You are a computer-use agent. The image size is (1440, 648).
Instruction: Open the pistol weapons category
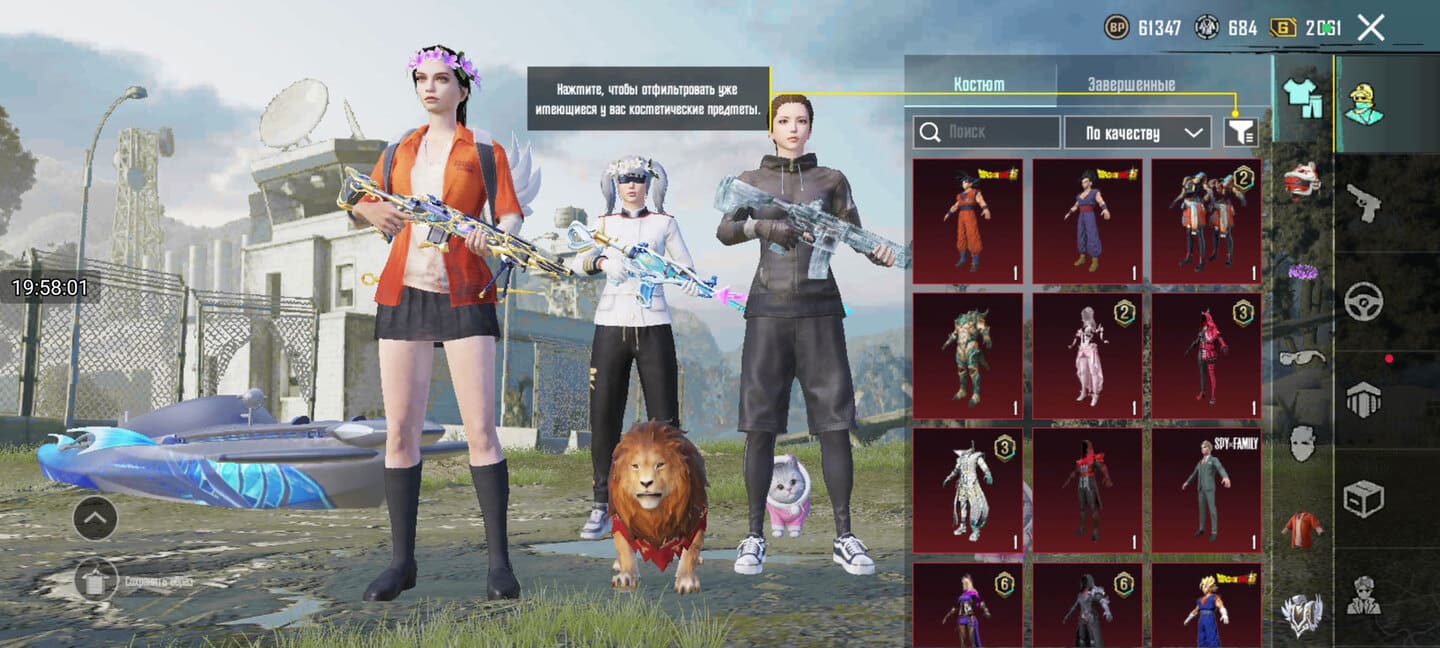[1363, 203]
